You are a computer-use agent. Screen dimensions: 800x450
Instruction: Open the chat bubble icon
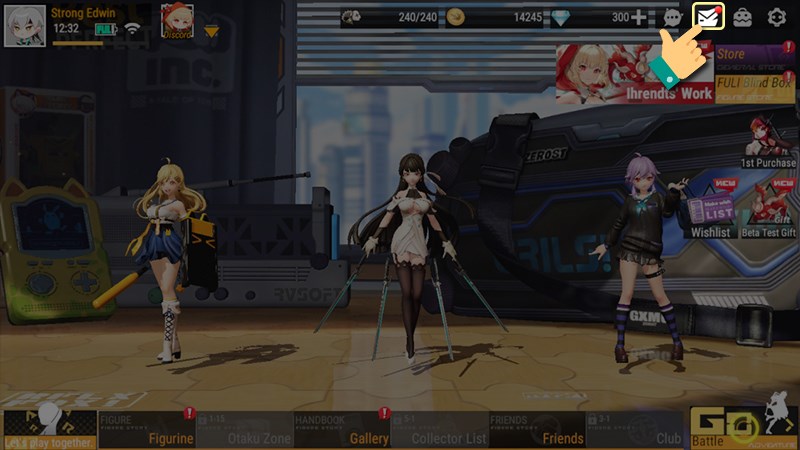672,18
